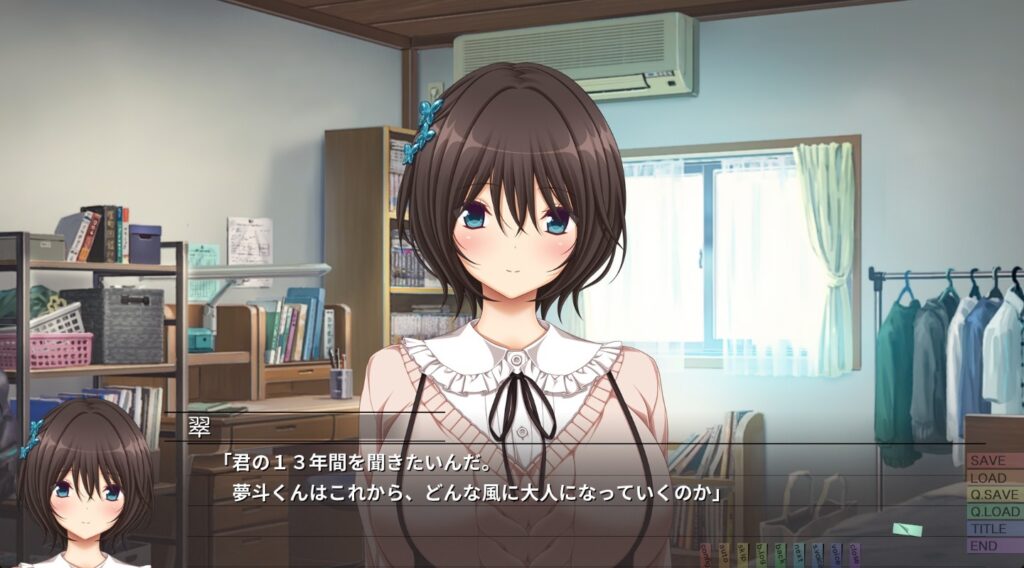Activate the skip tab

point(742,555)
